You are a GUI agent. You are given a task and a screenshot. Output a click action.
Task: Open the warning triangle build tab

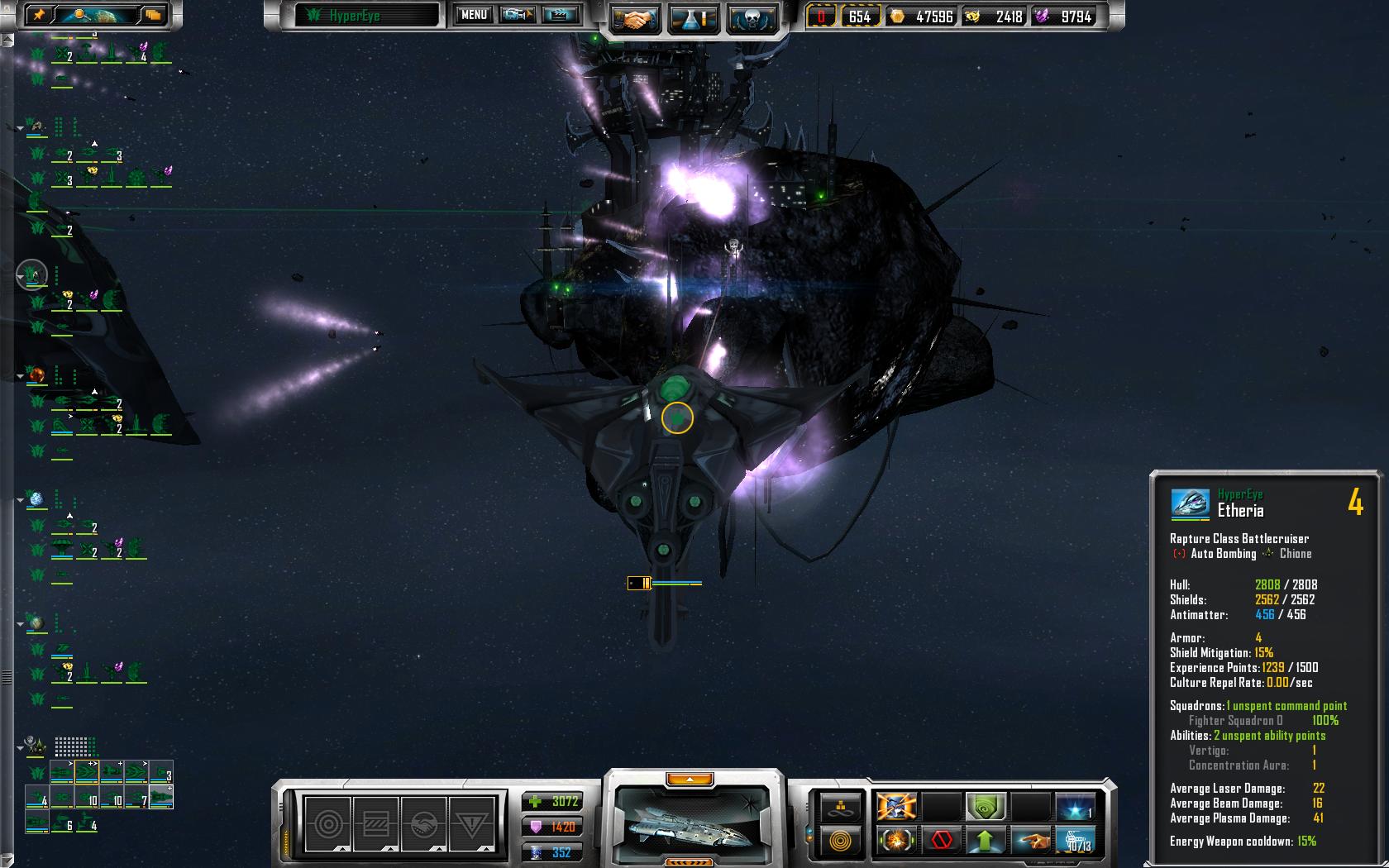471,823
